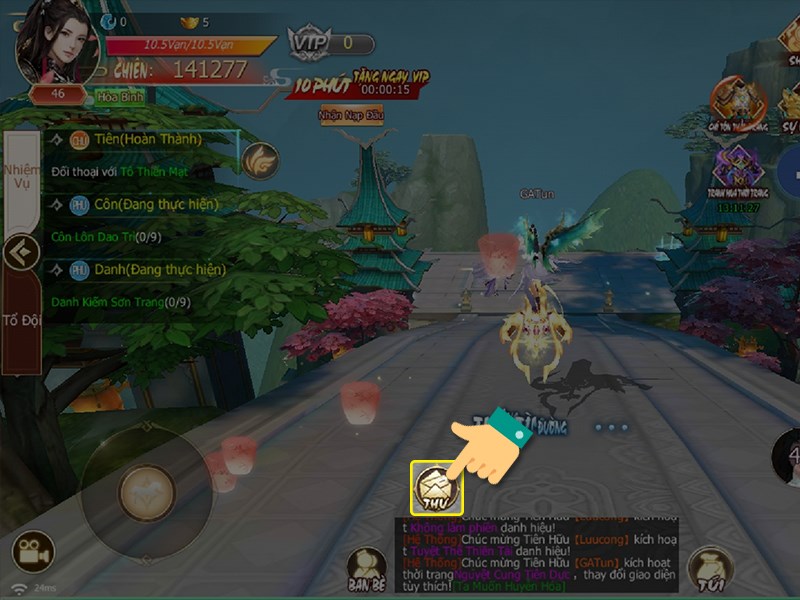Switch to the Tổ Đội tab
This screenshot has width=800, height=600.
20,320
